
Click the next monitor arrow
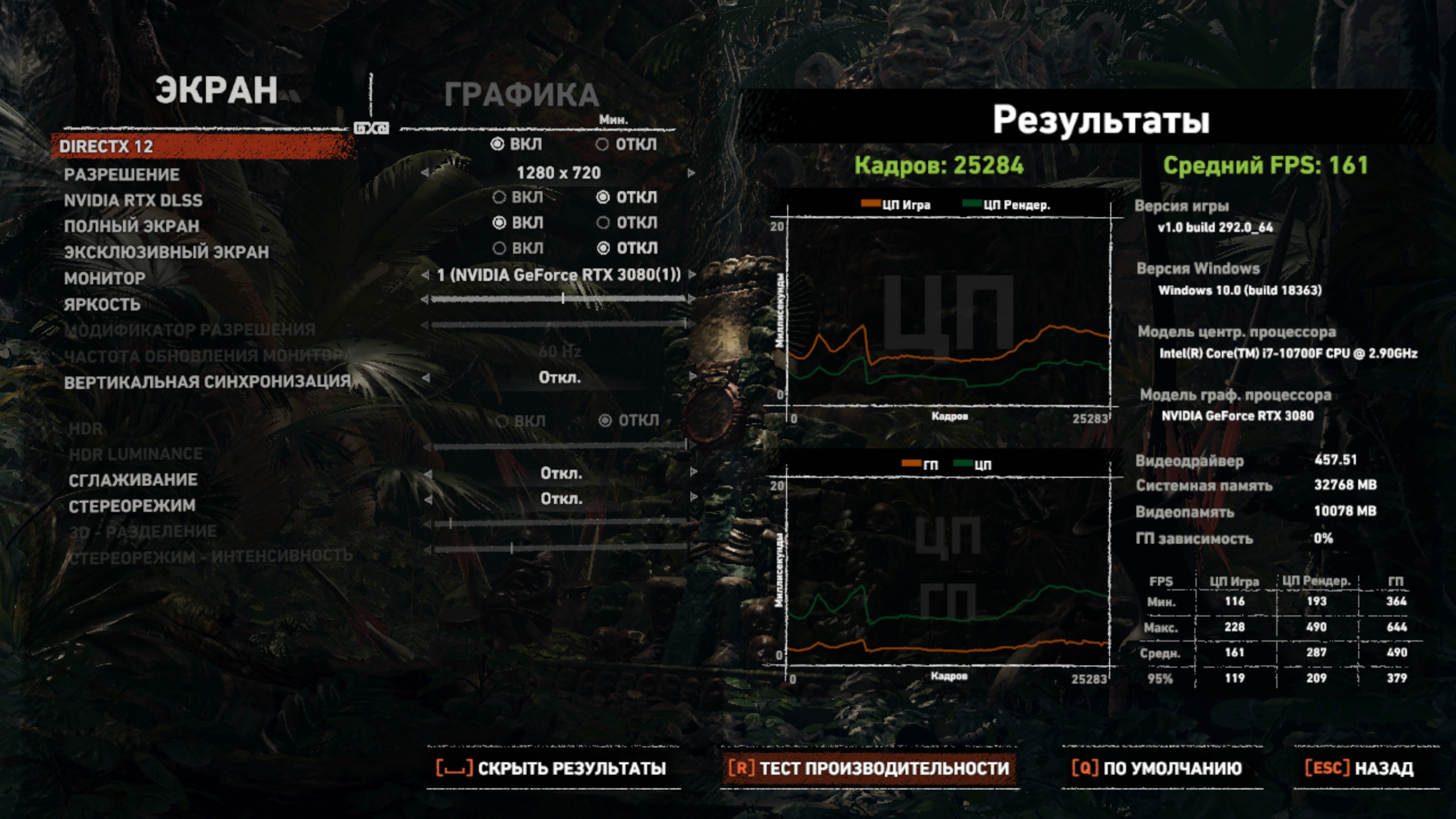click(x=692, y=275)
